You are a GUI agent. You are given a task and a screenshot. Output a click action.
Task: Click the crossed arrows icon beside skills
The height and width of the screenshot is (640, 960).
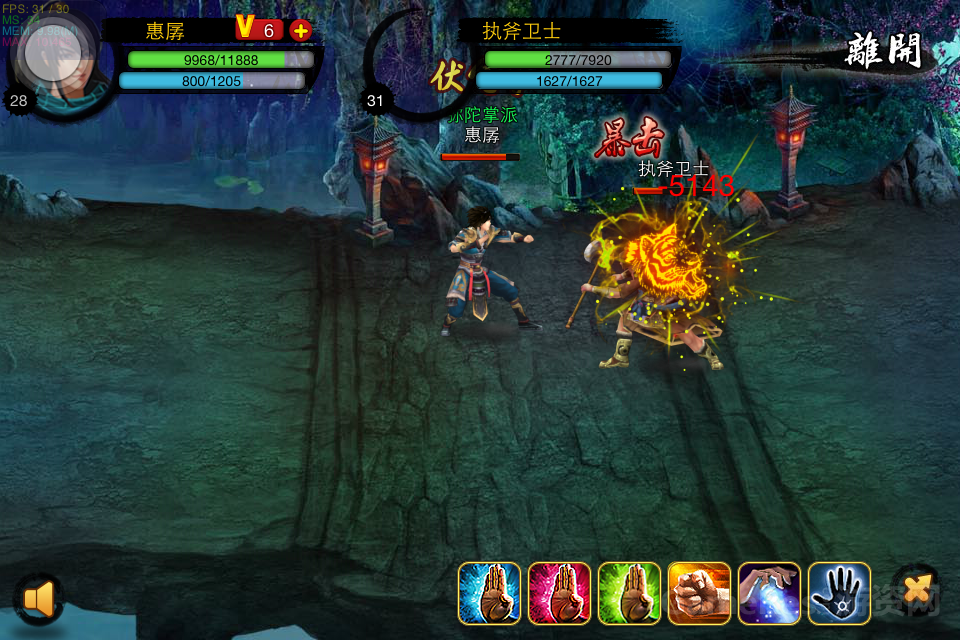(914, 590)
